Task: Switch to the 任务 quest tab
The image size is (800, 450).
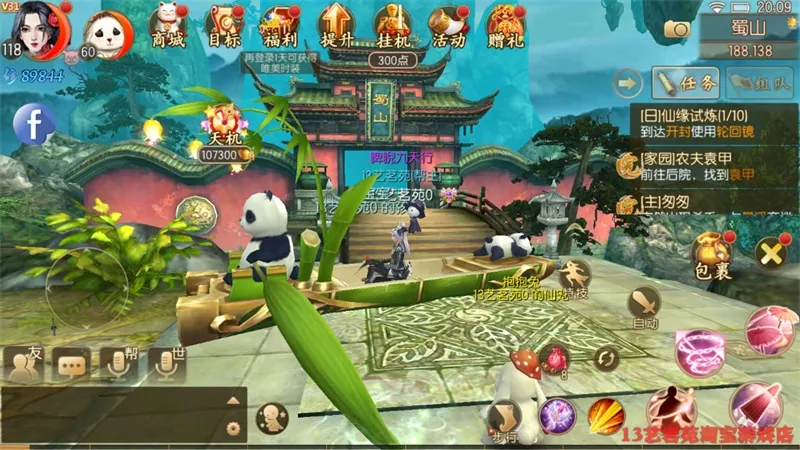Action: [x=688, y=82]
